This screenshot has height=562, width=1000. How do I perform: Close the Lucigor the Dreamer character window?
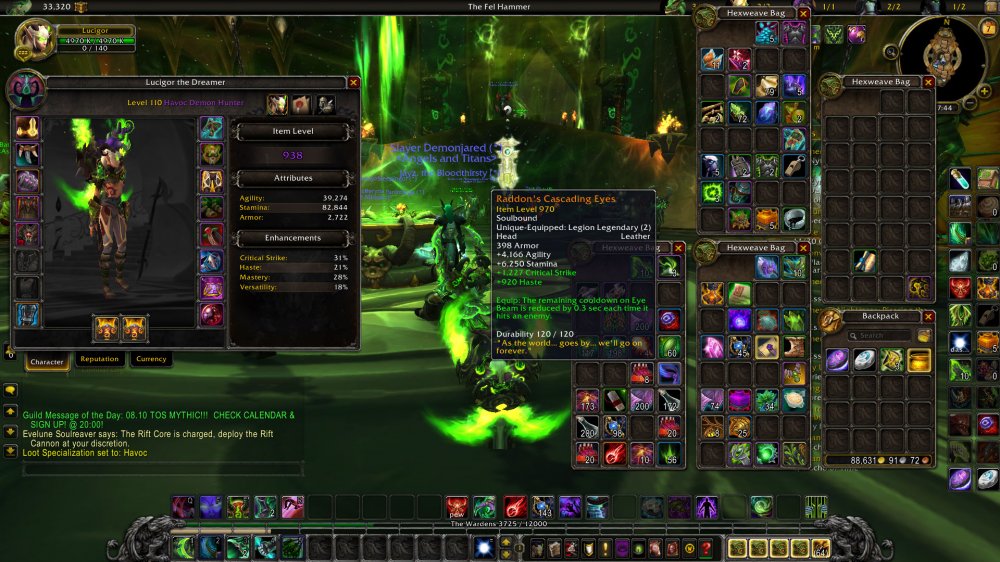[x=353, y=82]
